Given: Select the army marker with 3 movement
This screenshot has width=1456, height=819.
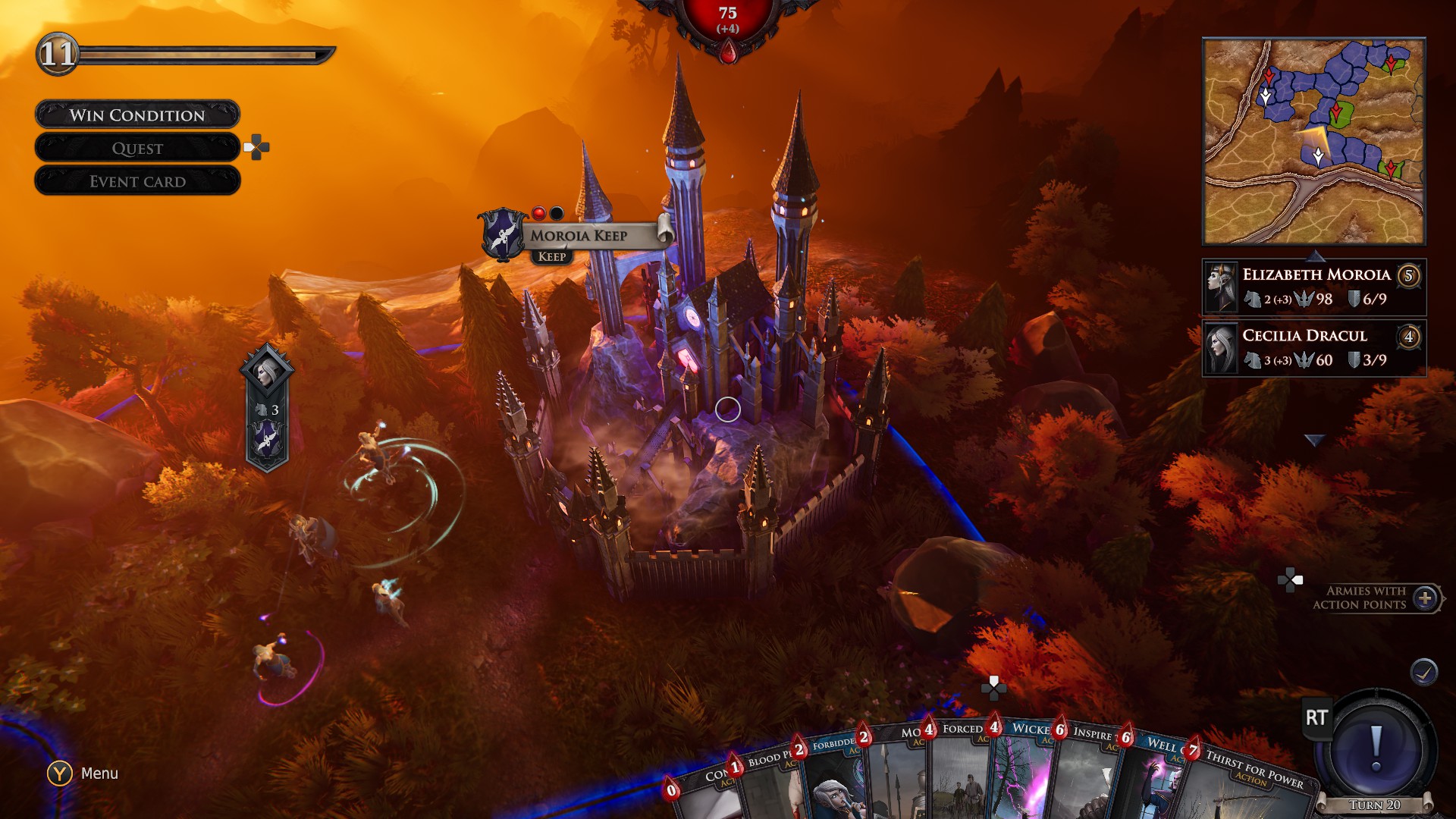Looking at the screenshot, I should (x=266, y=409).
